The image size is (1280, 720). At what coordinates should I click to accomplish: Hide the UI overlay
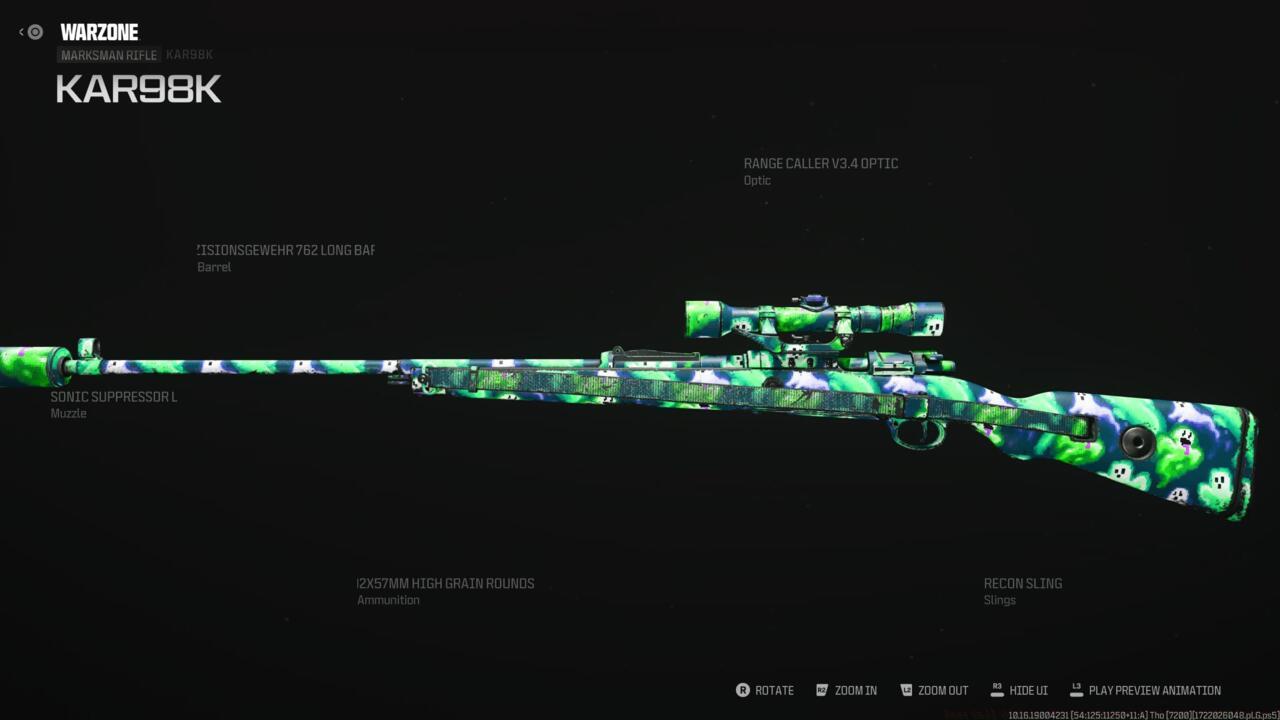[1019, 690]
